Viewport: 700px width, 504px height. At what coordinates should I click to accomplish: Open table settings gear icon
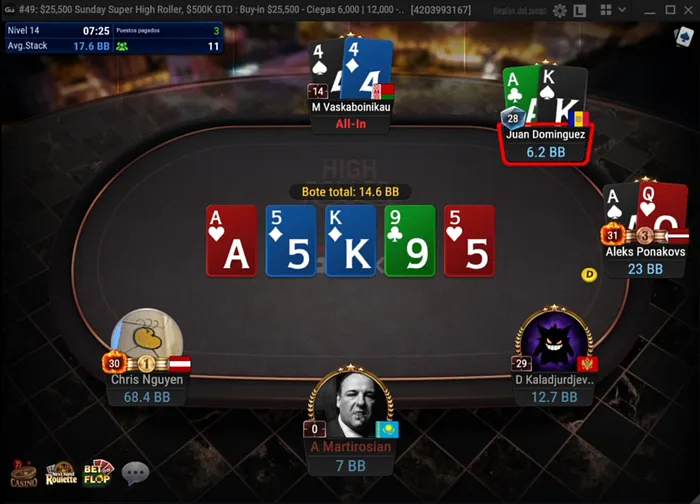[x=560, y=11]
